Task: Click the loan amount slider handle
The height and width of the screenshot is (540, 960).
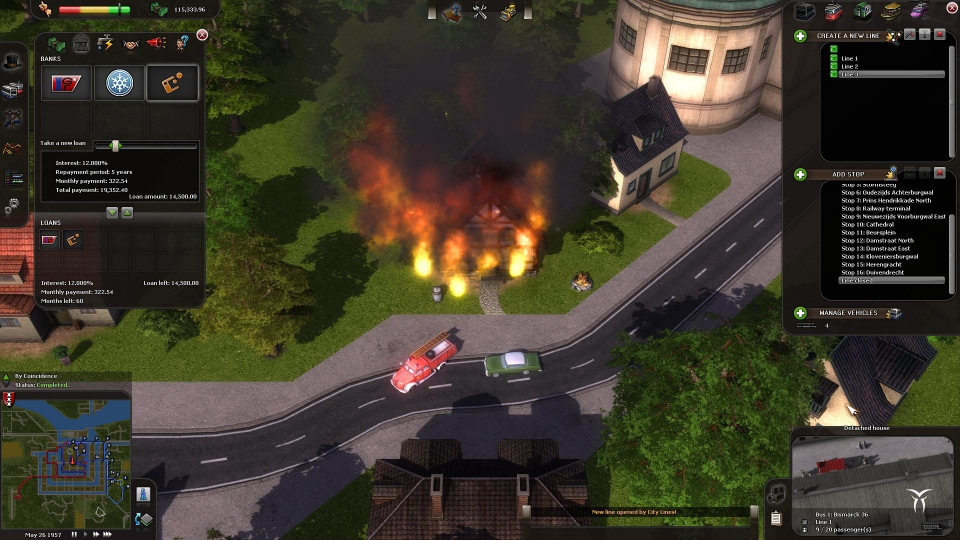Action: coord(115,145)
